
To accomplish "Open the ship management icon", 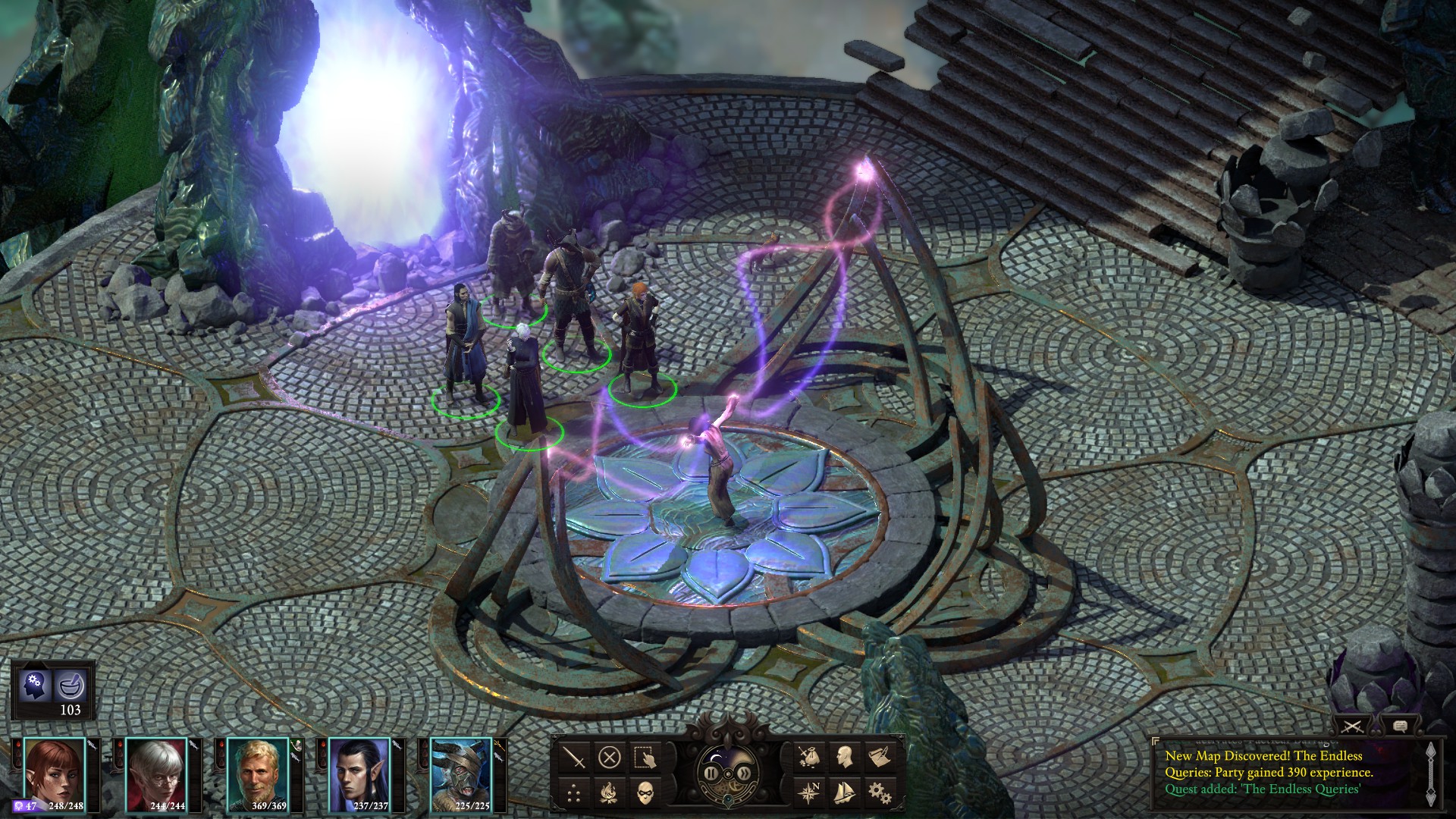I will click(x=844, y=792).
